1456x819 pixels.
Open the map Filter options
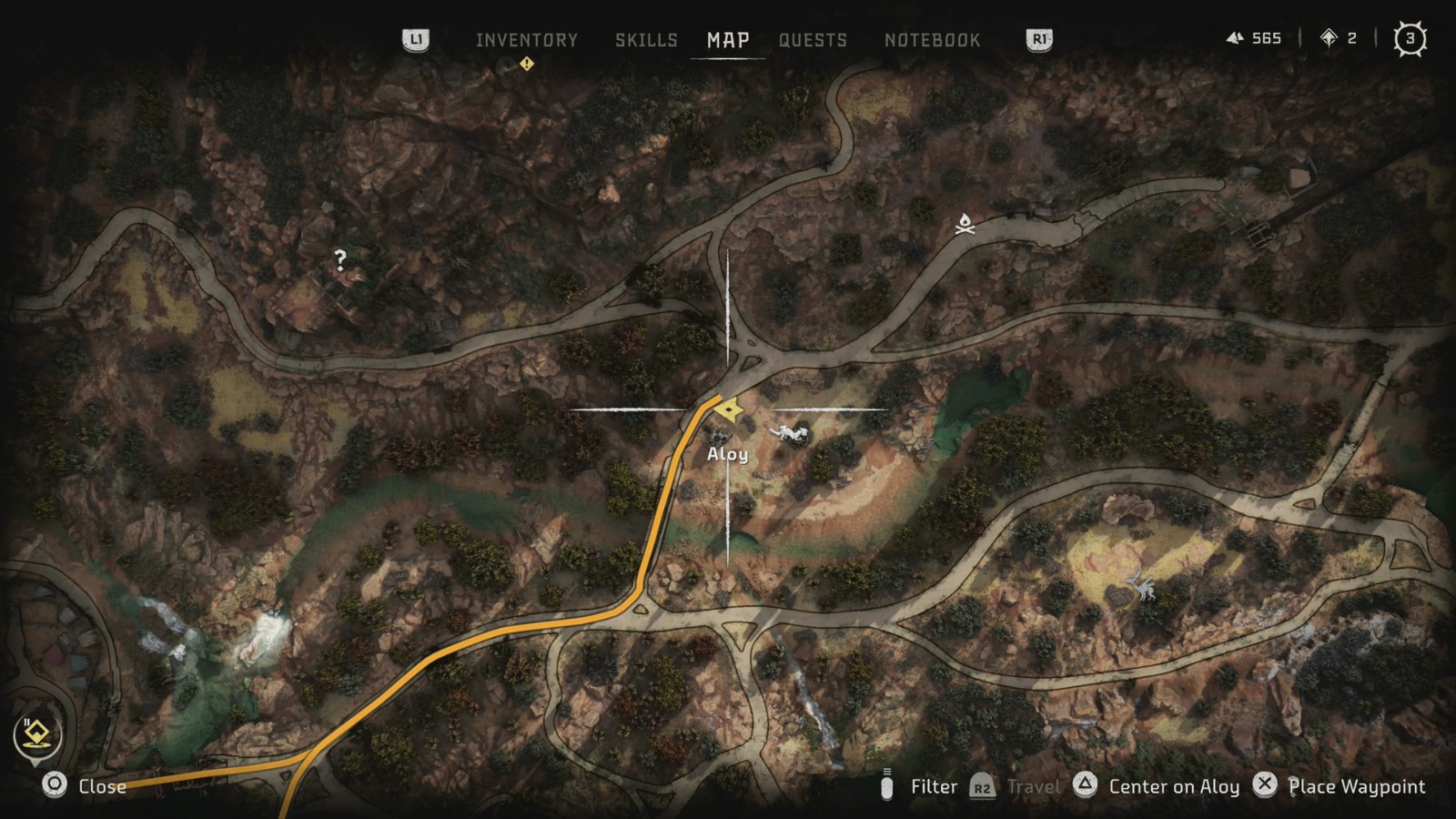[x=919, y=786]
